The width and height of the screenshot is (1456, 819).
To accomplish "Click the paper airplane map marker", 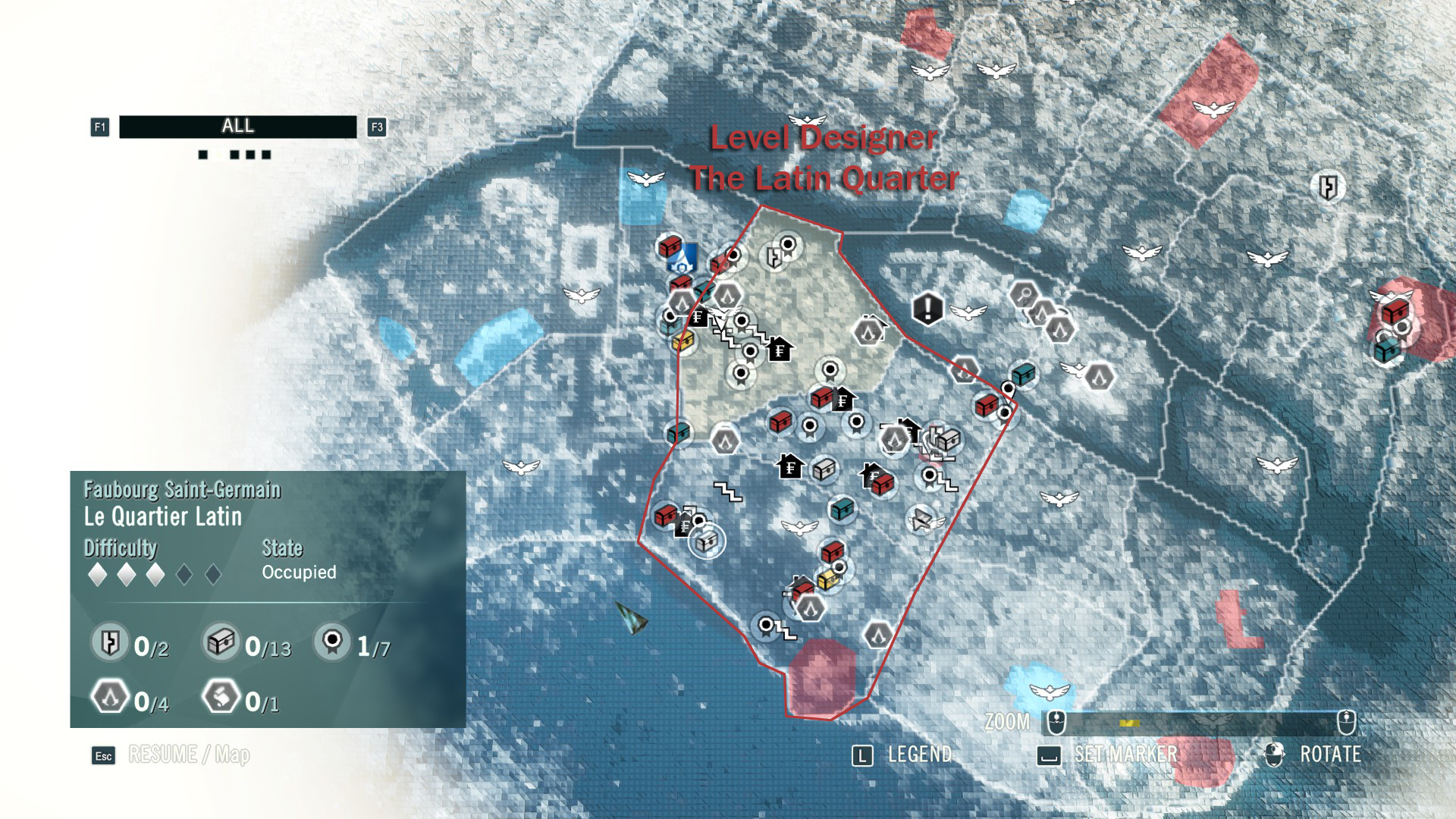I will pos(921,519).
